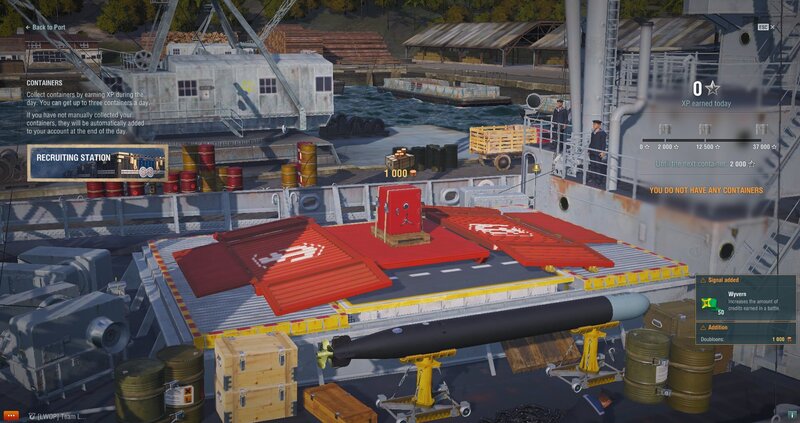The height and width of the screenshot is (423, 800).
Task: Open the orange chat menu button
Action: pos(11,415)
